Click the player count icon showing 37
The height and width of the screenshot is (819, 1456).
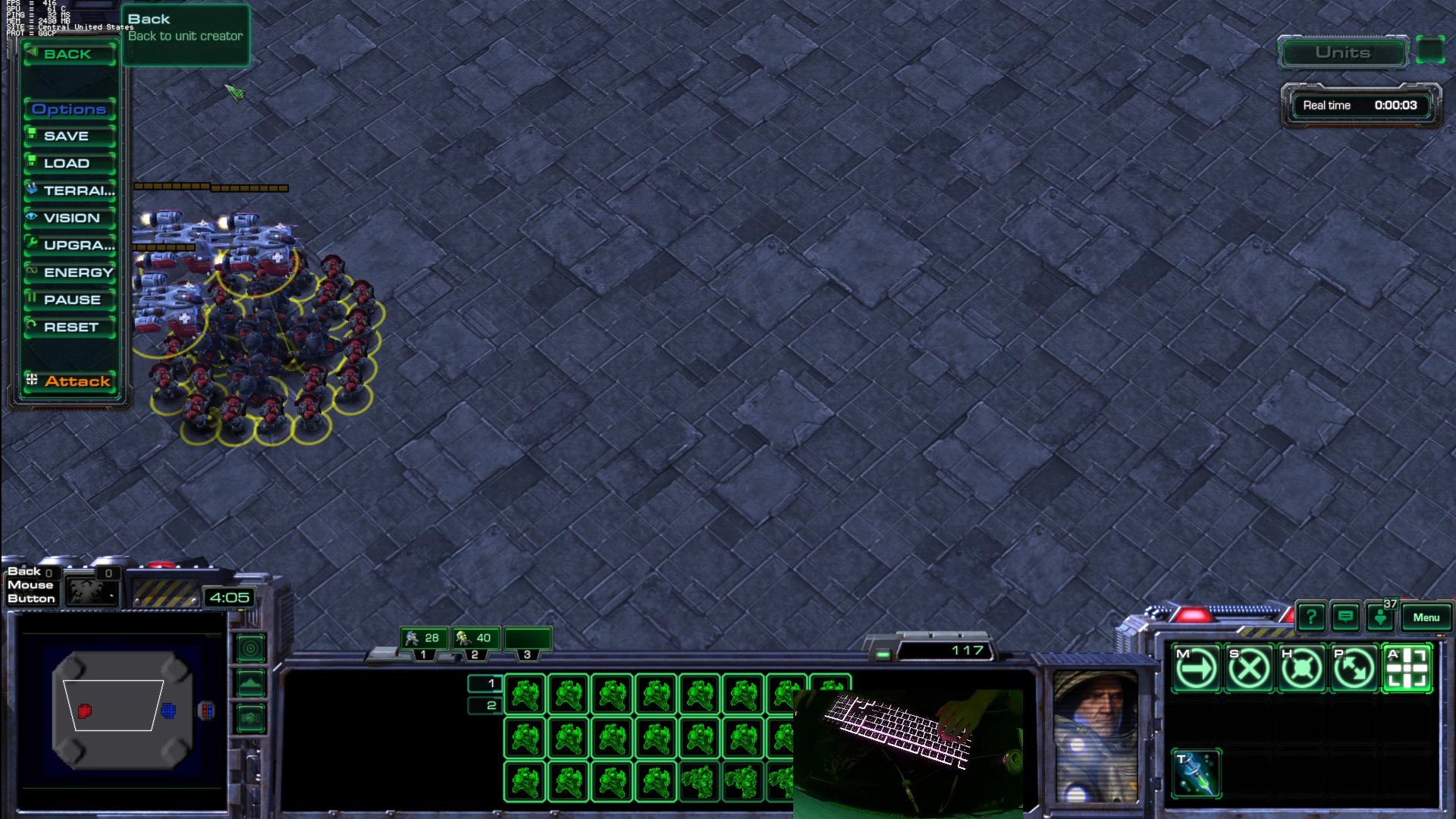[1381, 619]
